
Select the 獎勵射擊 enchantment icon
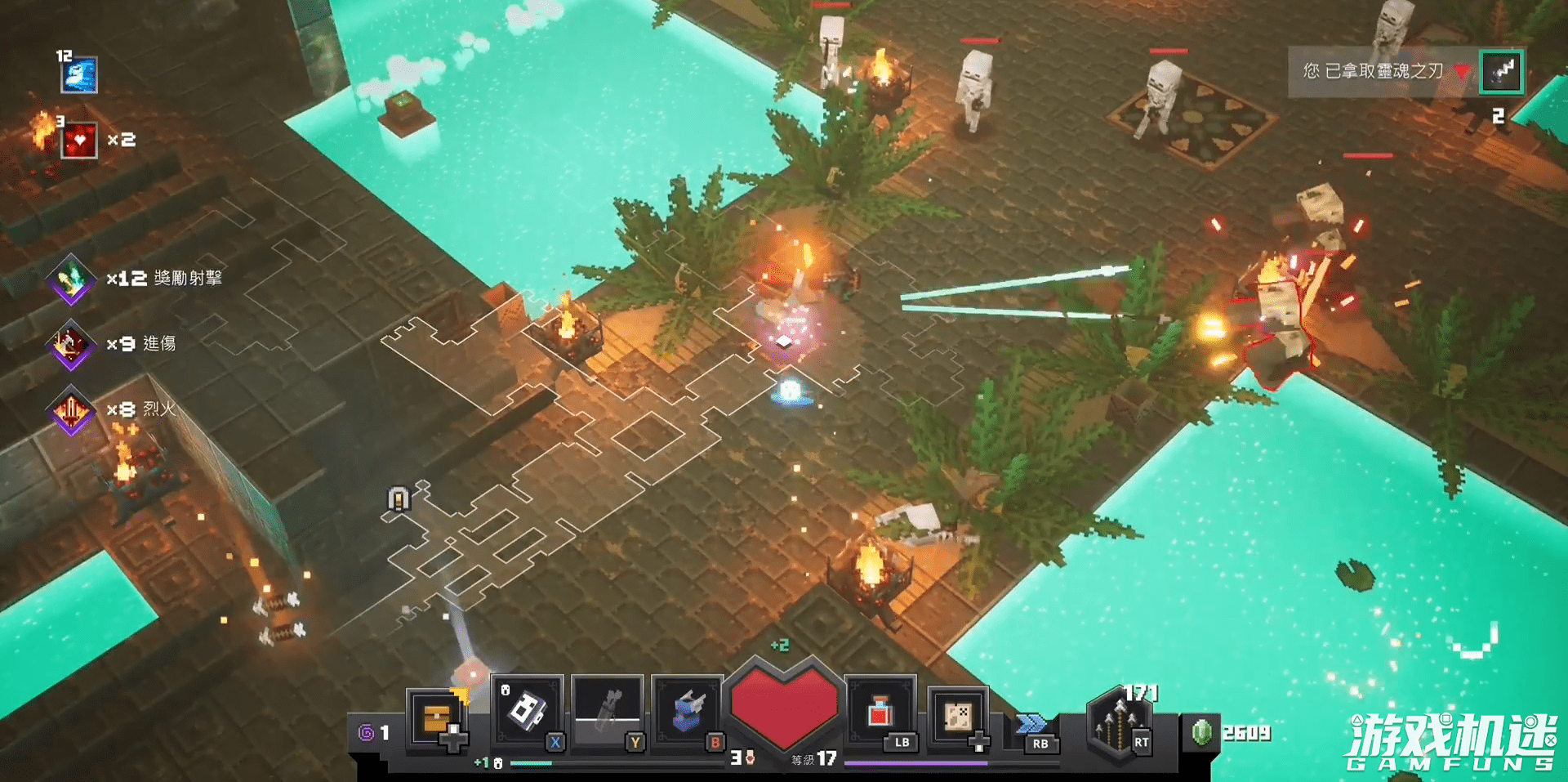71,279
